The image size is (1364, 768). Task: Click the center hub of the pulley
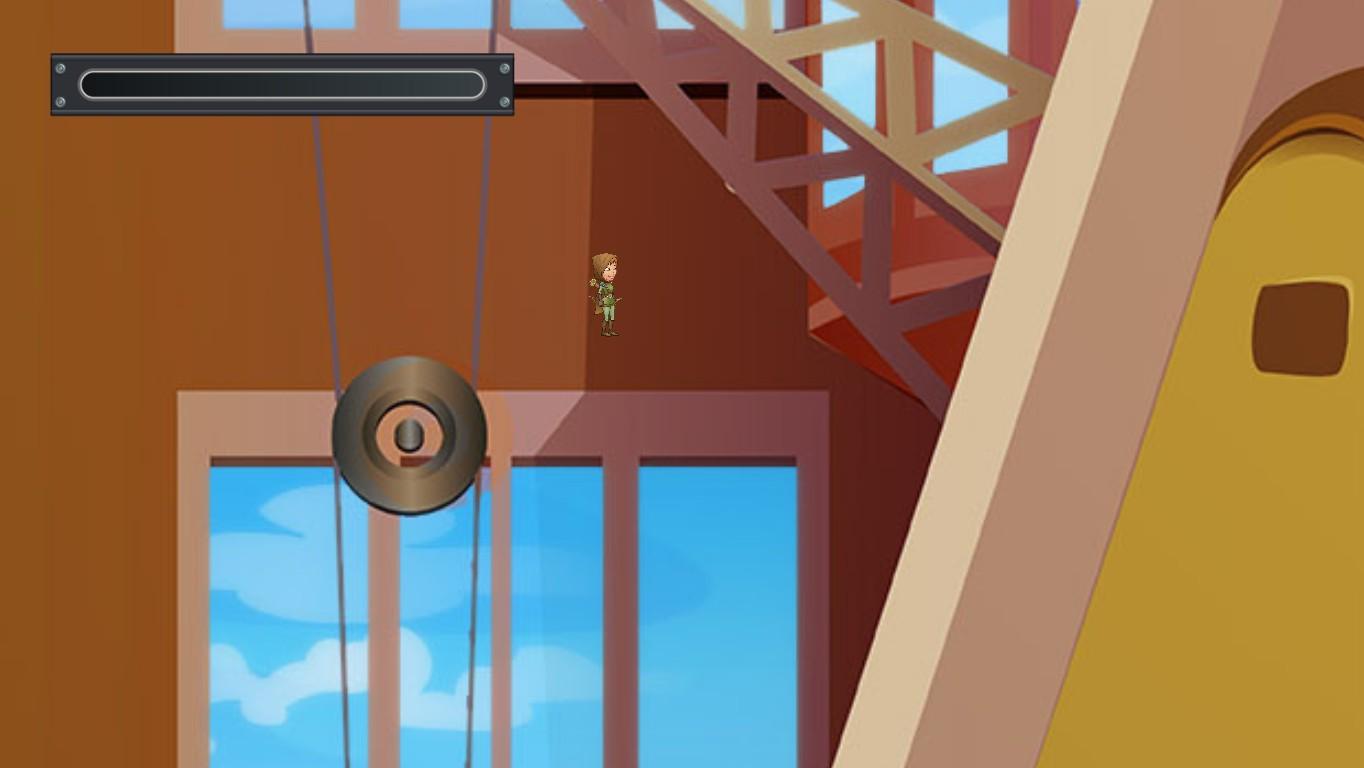pyautogui.click(x=409, y=432)
